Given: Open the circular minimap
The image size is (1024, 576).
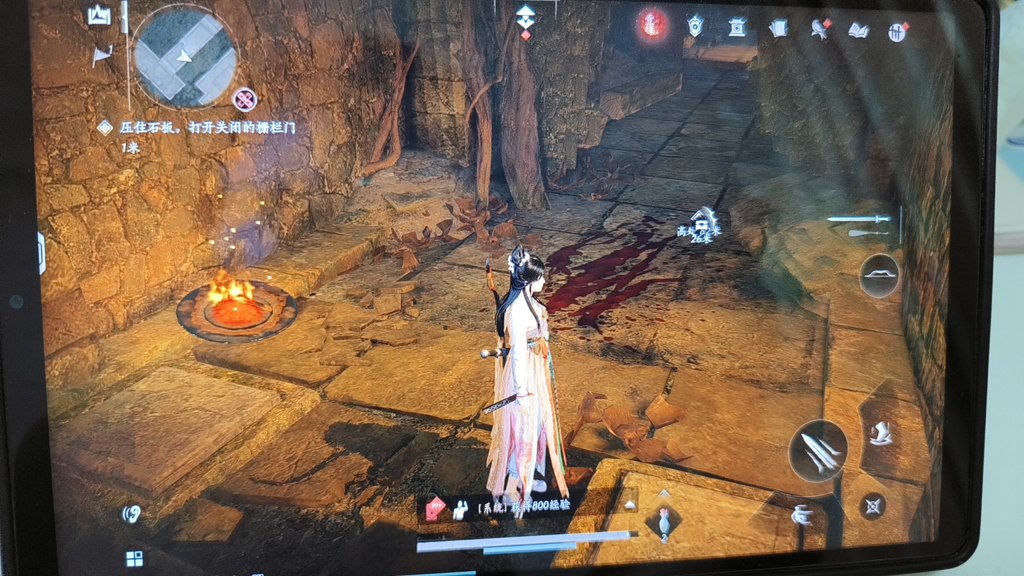Looking at the screenshot, I should 184,56.
